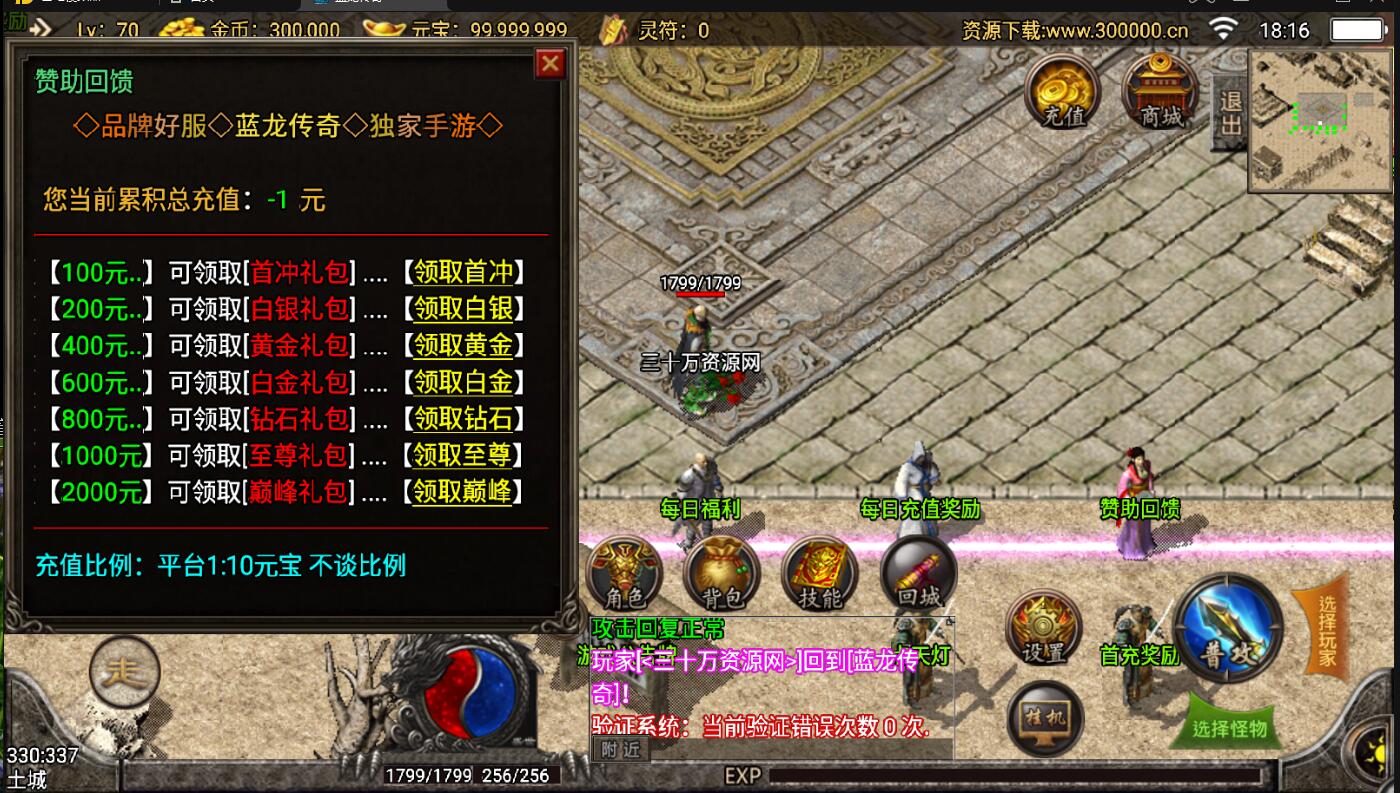Open the 设置 (Settings) icon
Screen dimensions: 1400x793
(x=1046, y=626)
